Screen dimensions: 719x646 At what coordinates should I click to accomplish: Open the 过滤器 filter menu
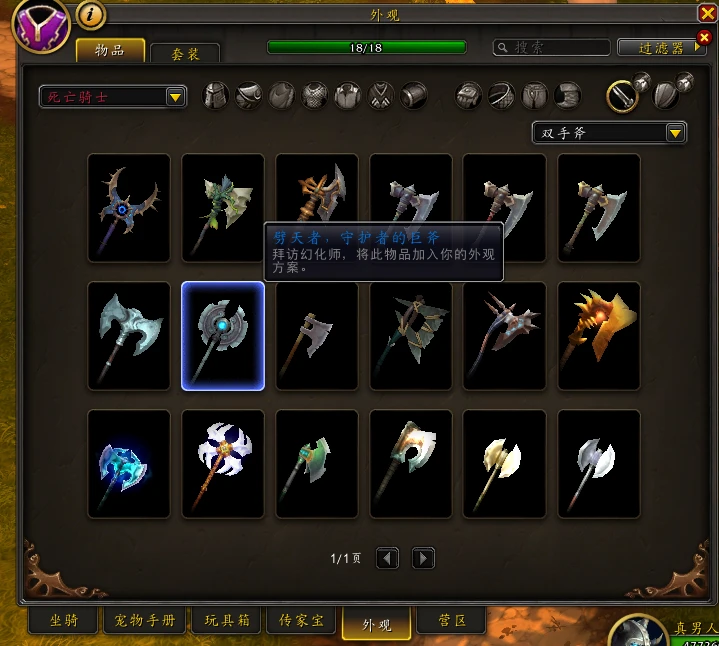tap(662, 48)
